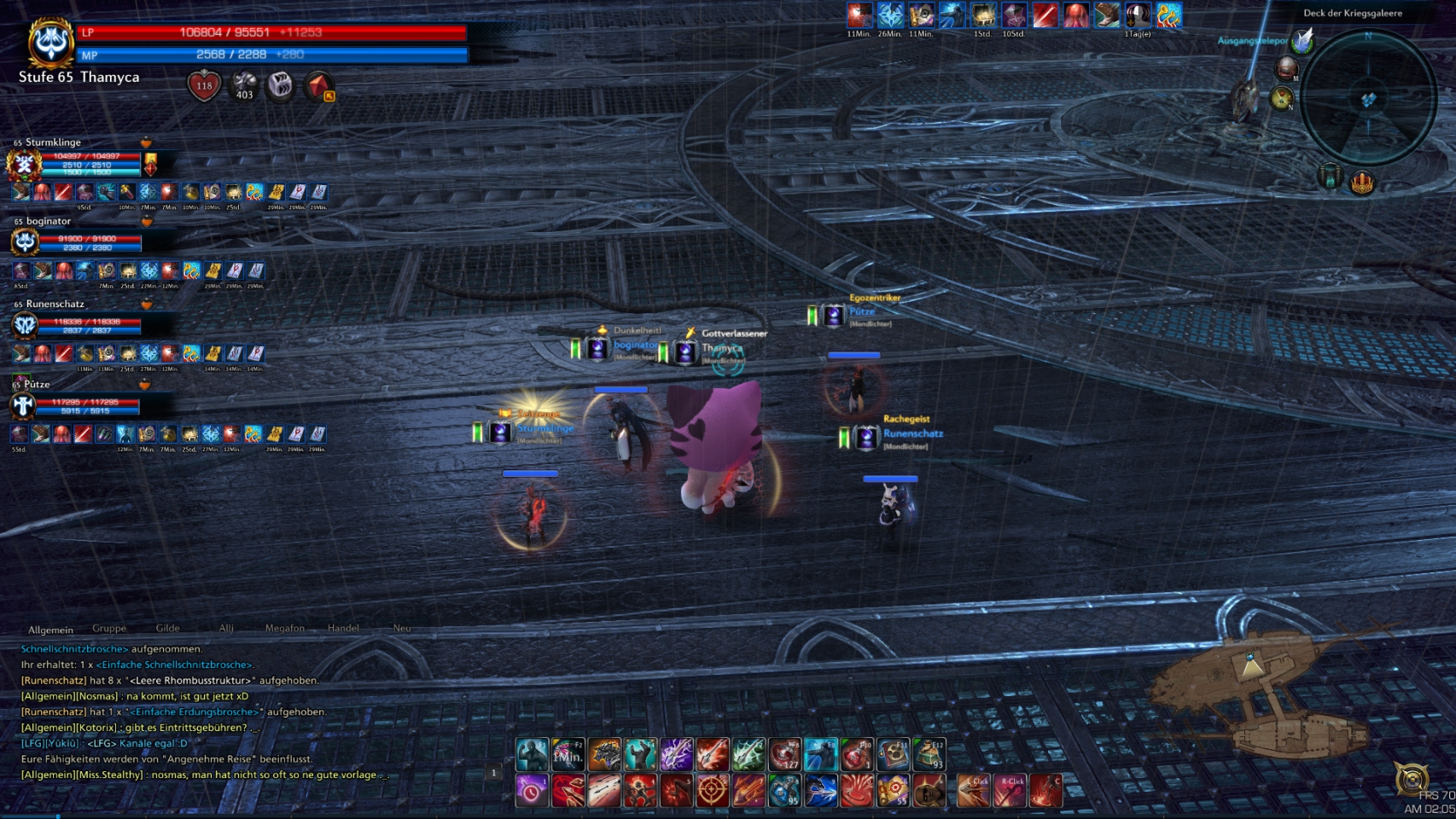Use the purple clock skill in slot 1
1456x819 pixels.
(x=532, y=791)
